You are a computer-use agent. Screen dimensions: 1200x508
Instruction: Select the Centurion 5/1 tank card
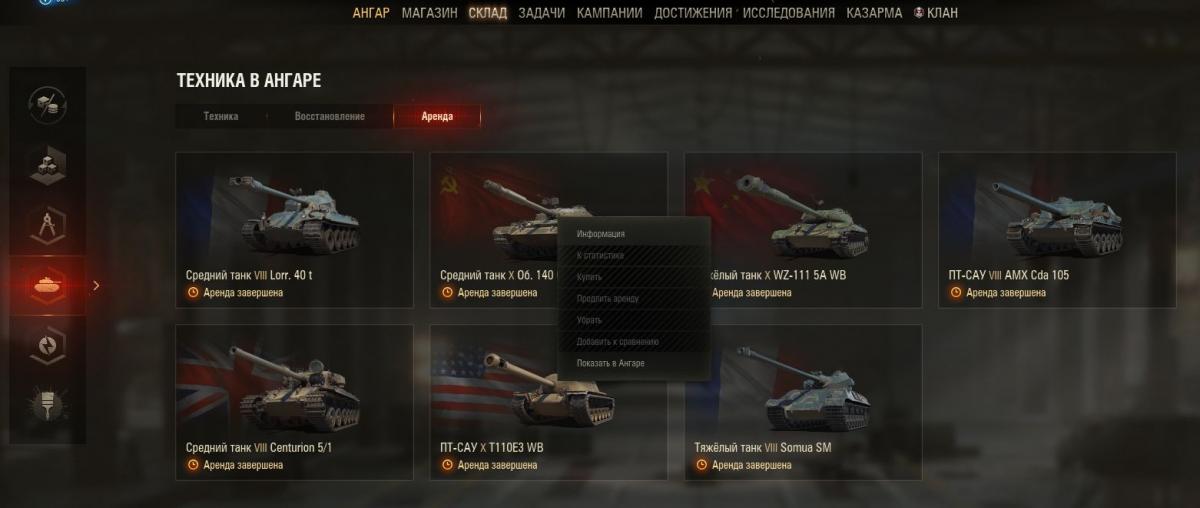coord(294,402)
